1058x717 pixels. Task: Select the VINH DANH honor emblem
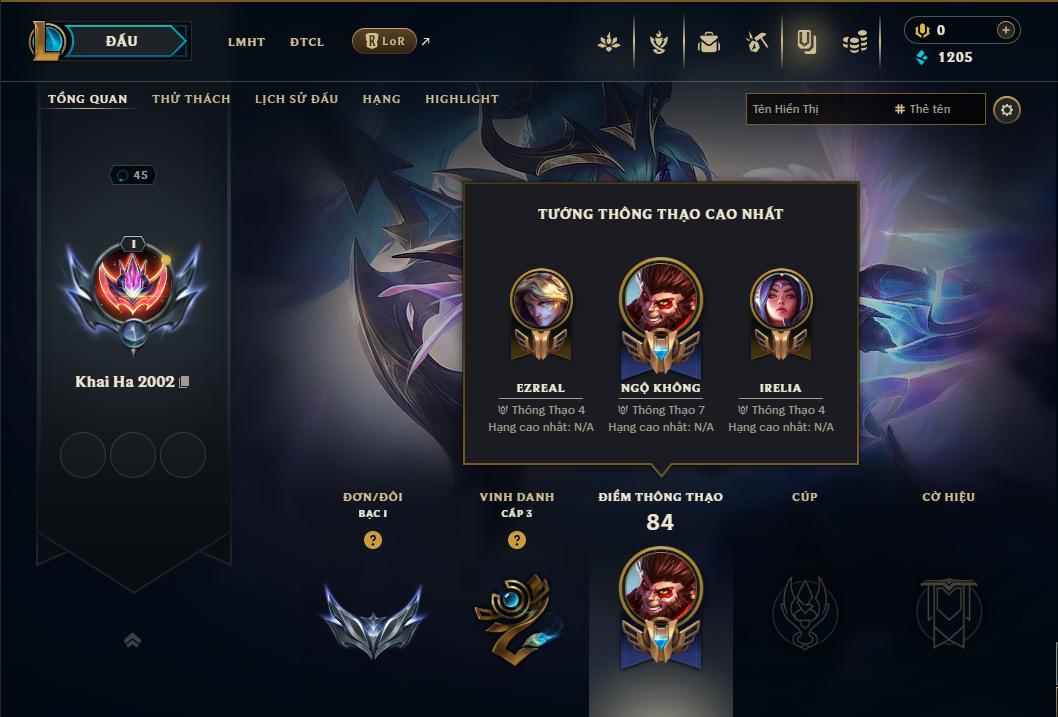point(517,614)
